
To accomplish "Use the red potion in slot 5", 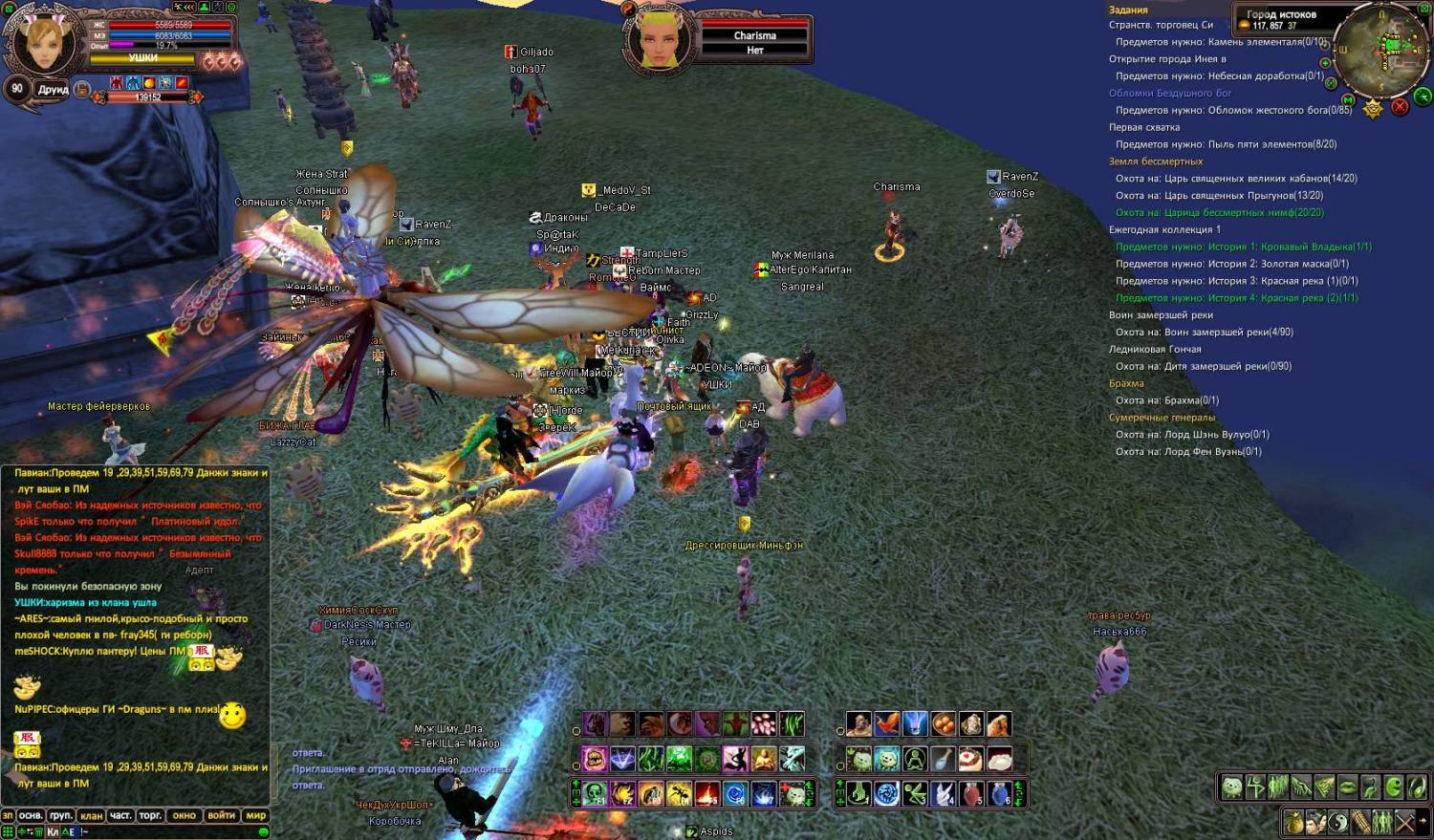I will [971, 794].
